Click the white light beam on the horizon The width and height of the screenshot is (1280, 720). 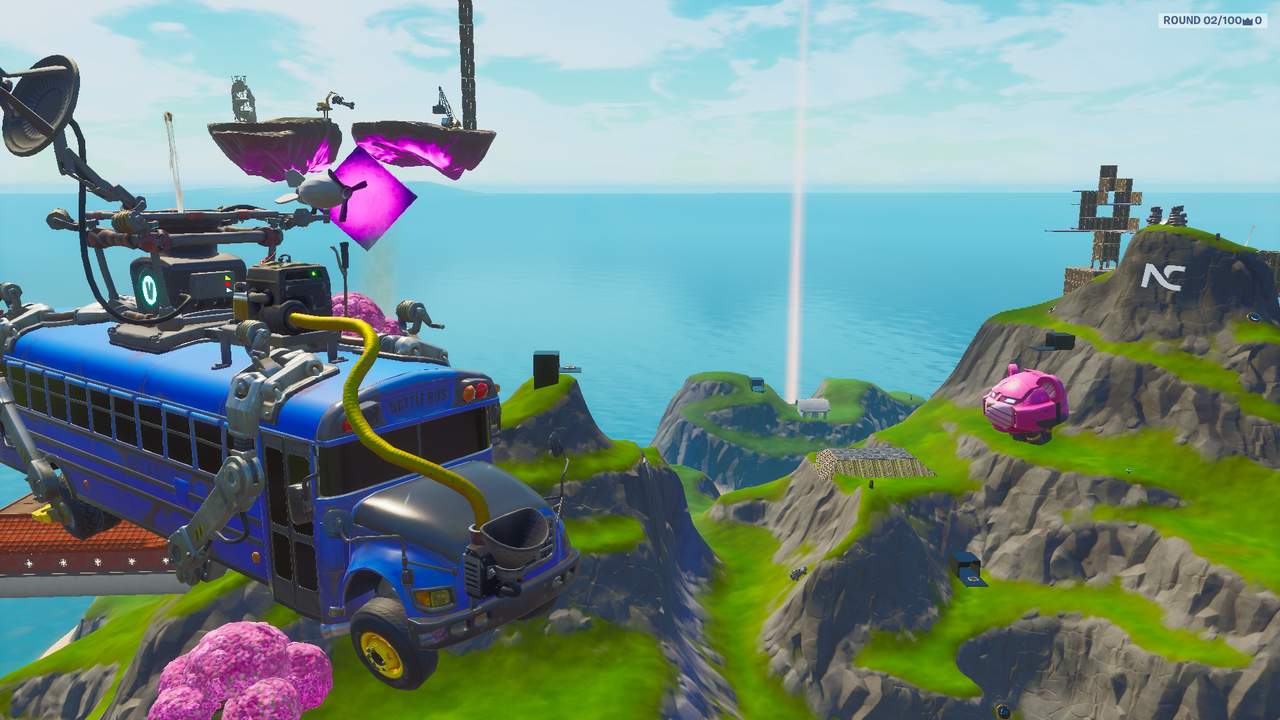[800, 200]
